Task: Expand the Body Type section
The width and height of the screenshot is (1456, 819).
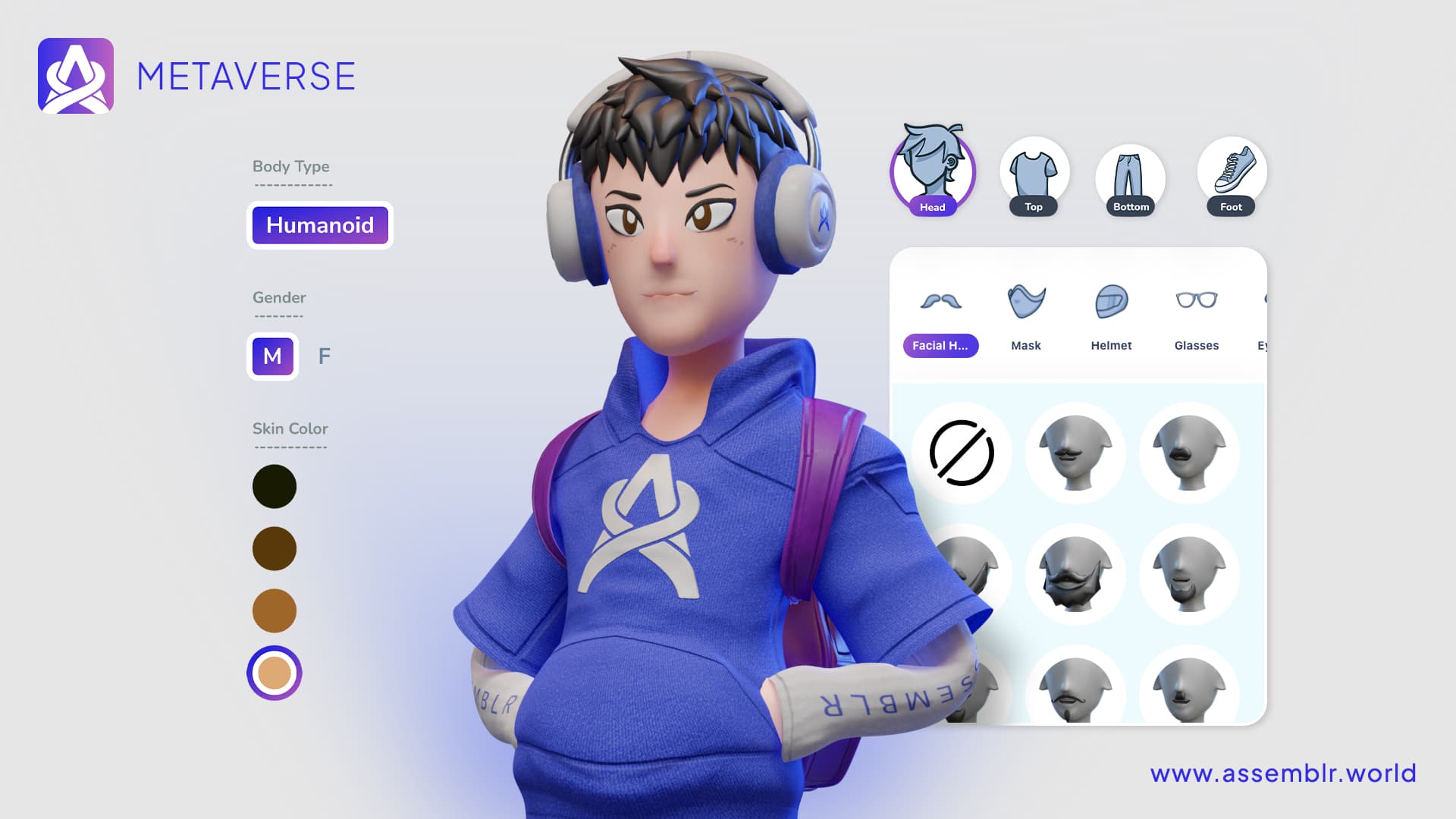Action: coord(291,166)
